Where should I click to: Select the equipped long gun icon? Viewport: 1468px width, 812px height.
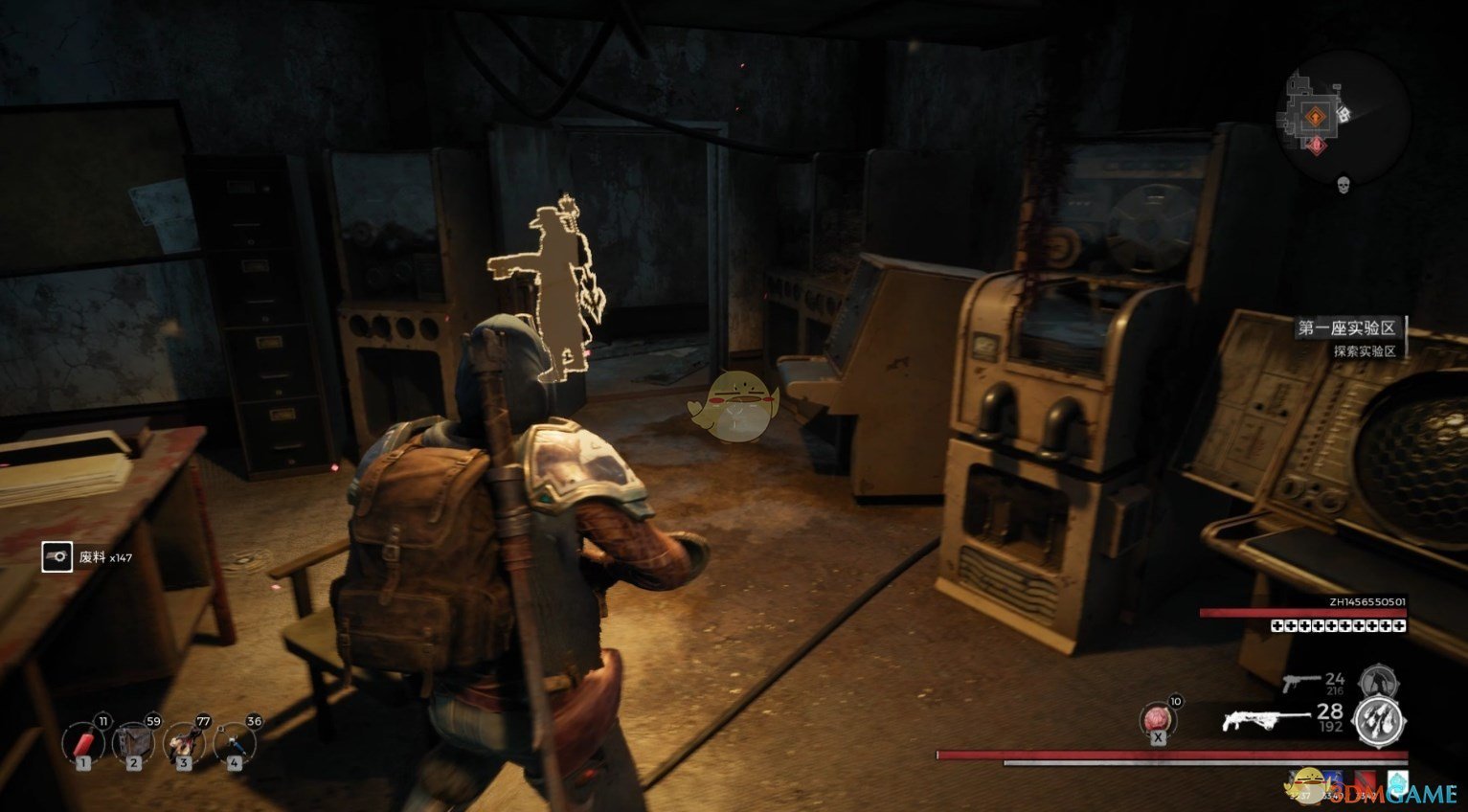[1265, 719]
